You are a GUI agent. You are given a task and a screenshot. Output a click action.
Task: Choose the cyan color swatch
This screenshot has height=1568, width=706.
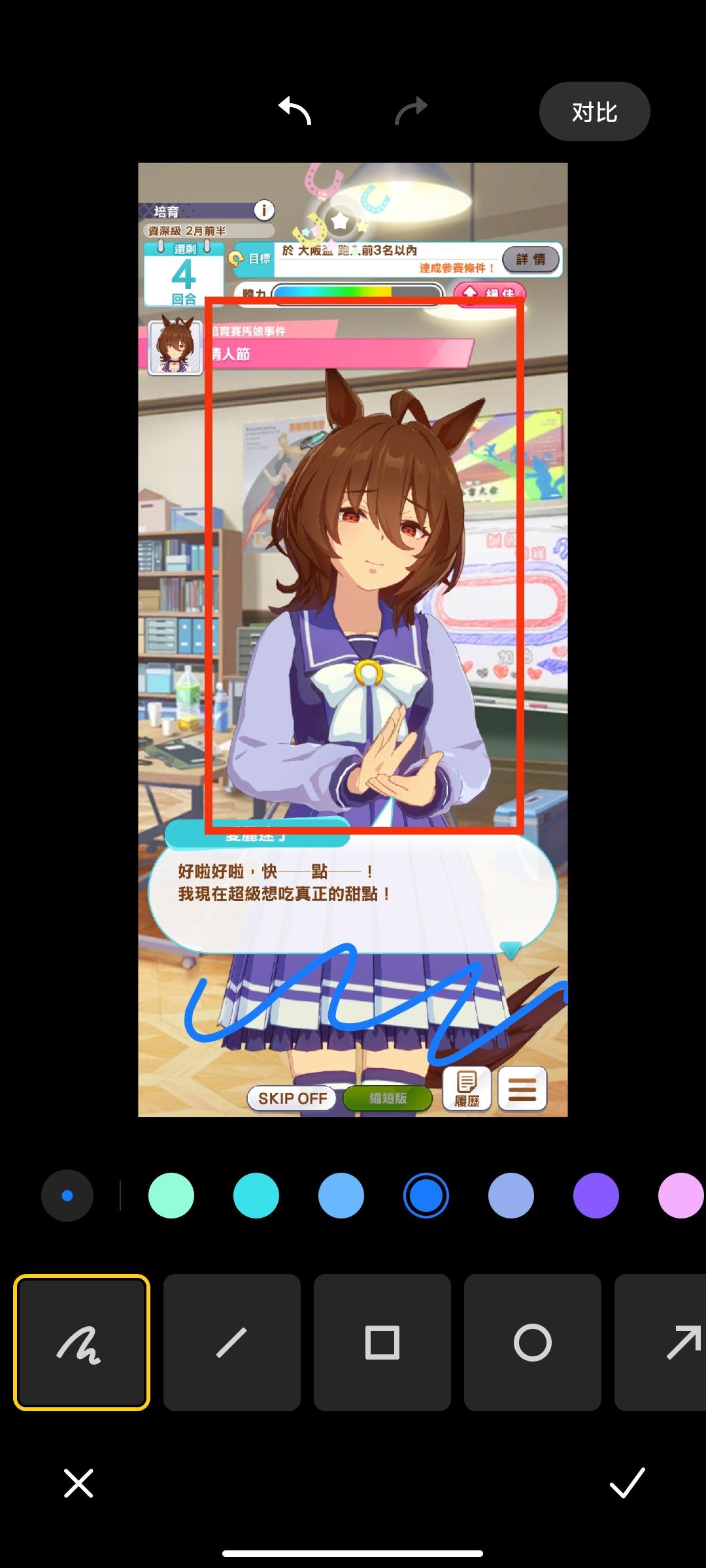(256, 1196)
